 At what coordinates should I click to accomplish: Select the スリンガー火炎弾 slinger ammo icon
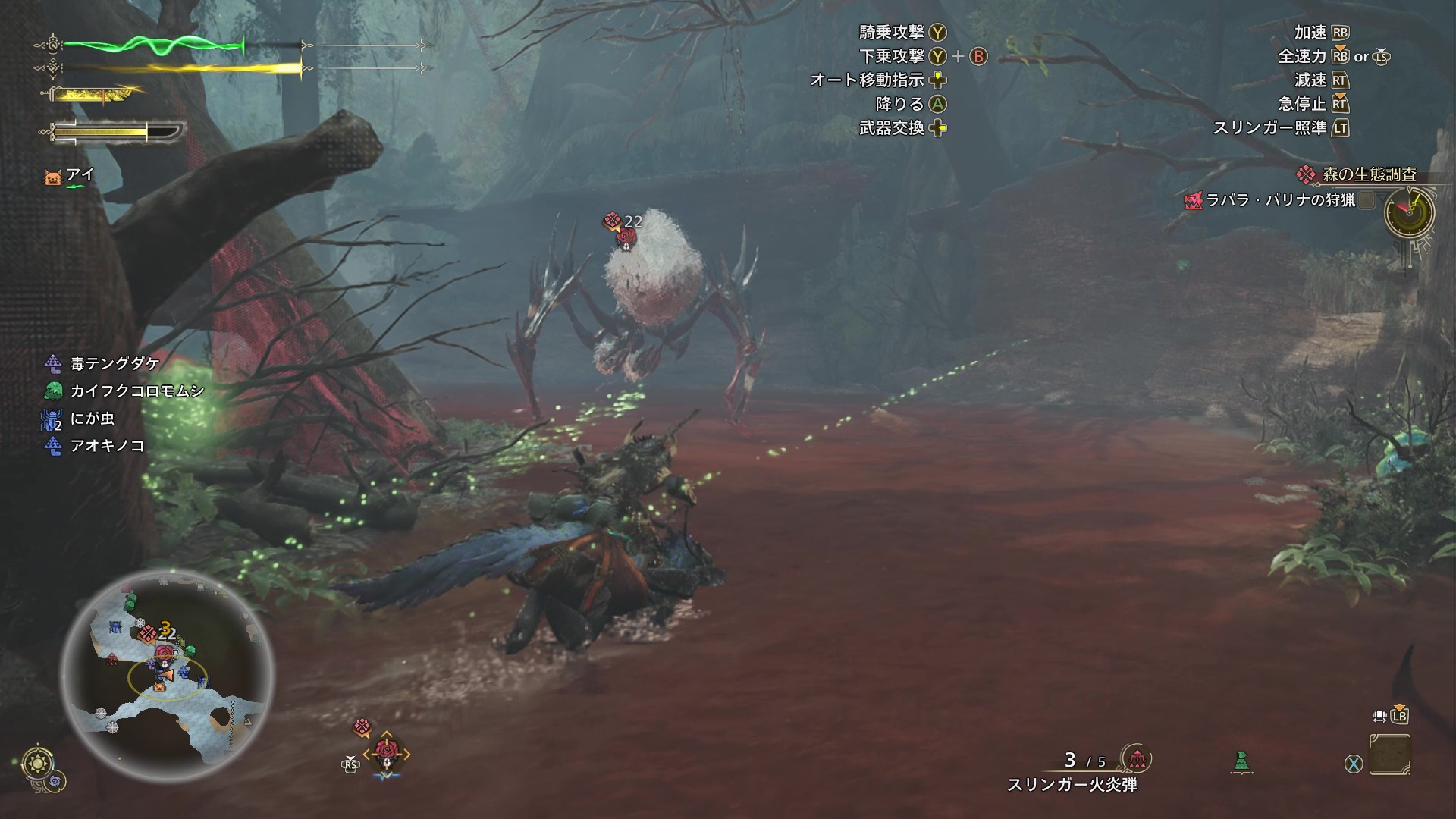coord(1136,759)
